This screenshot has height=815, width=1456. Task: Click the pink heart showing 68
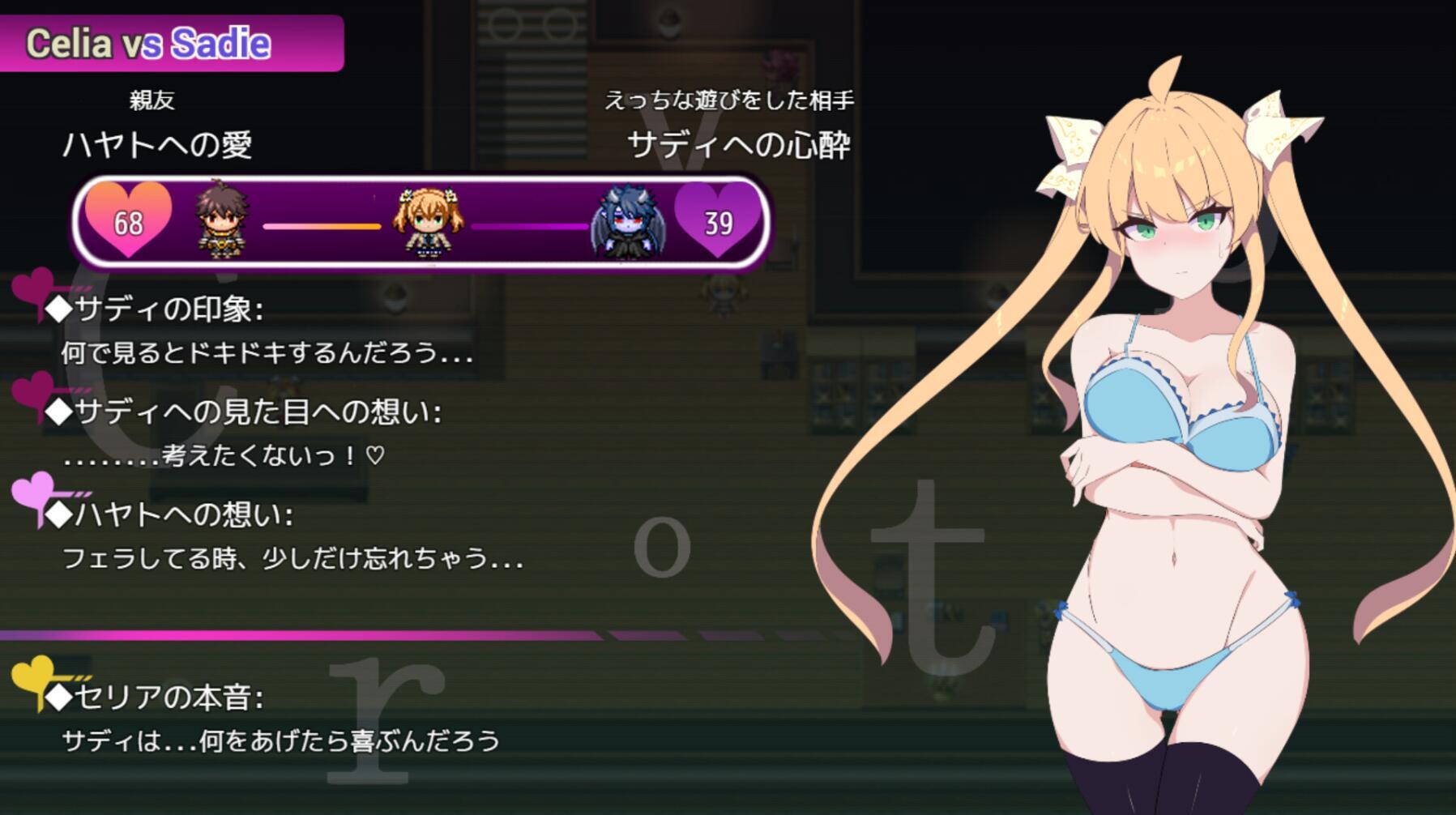coord(130,220)
